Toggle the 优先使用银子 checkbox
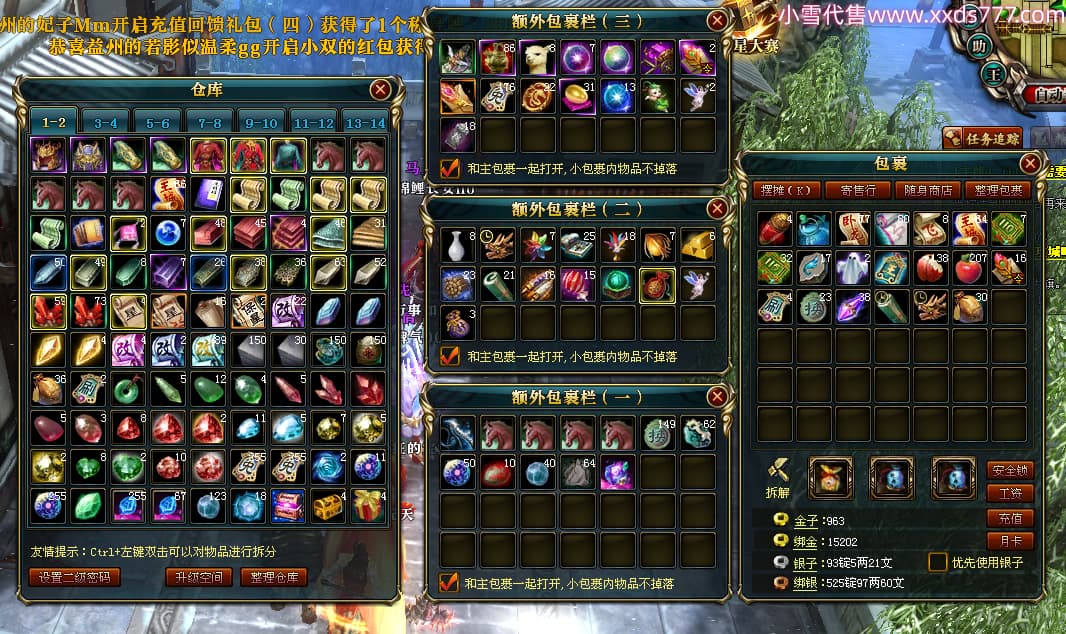 click(938, 562)
